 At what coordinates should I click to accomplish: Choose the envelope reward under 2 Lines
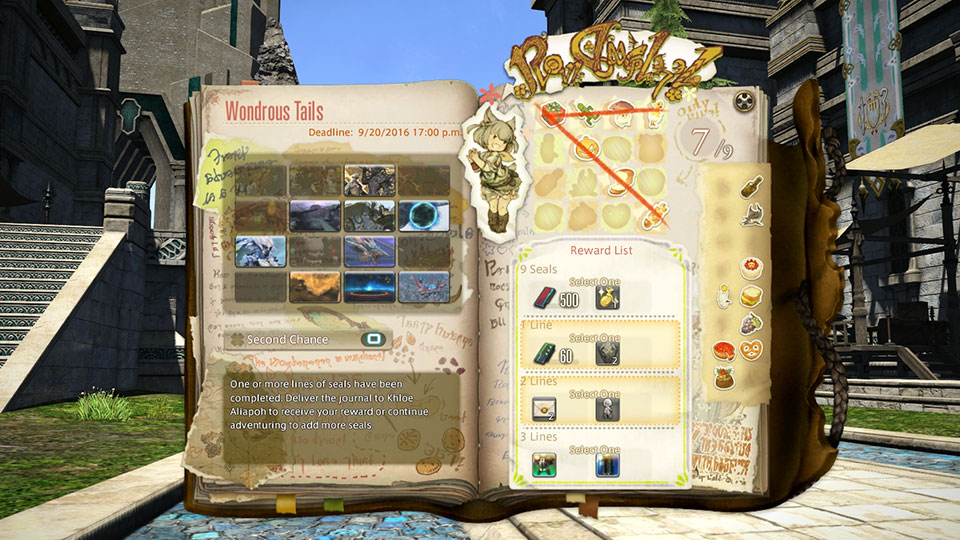(x=543, y=408)
